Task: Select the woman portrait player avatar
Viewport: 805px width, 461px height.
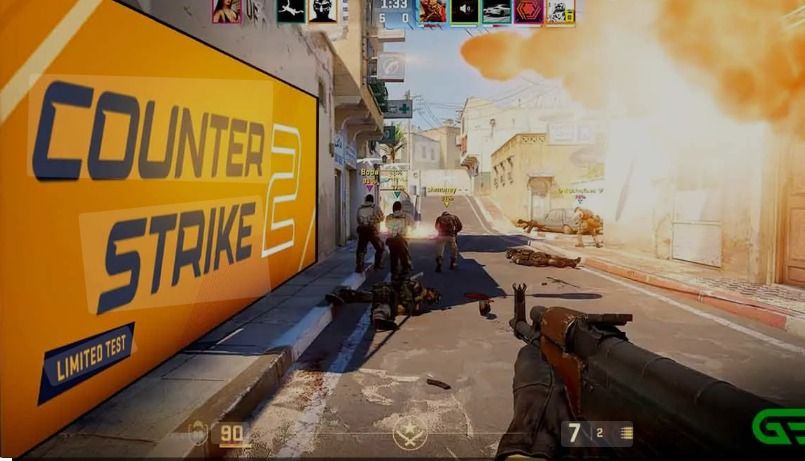Action: click(226, 11)
